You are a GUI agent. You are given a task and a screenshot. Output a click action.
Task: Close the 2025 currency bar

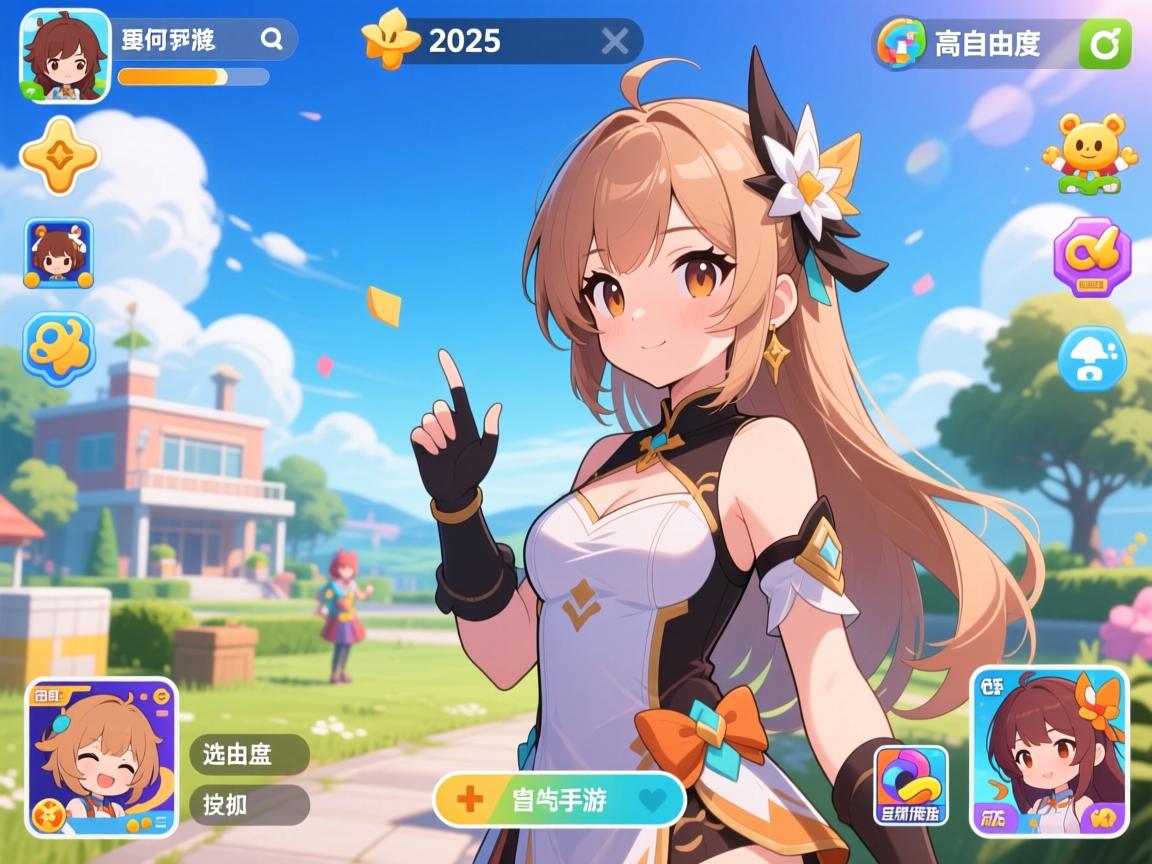click(x=615, y=41)
